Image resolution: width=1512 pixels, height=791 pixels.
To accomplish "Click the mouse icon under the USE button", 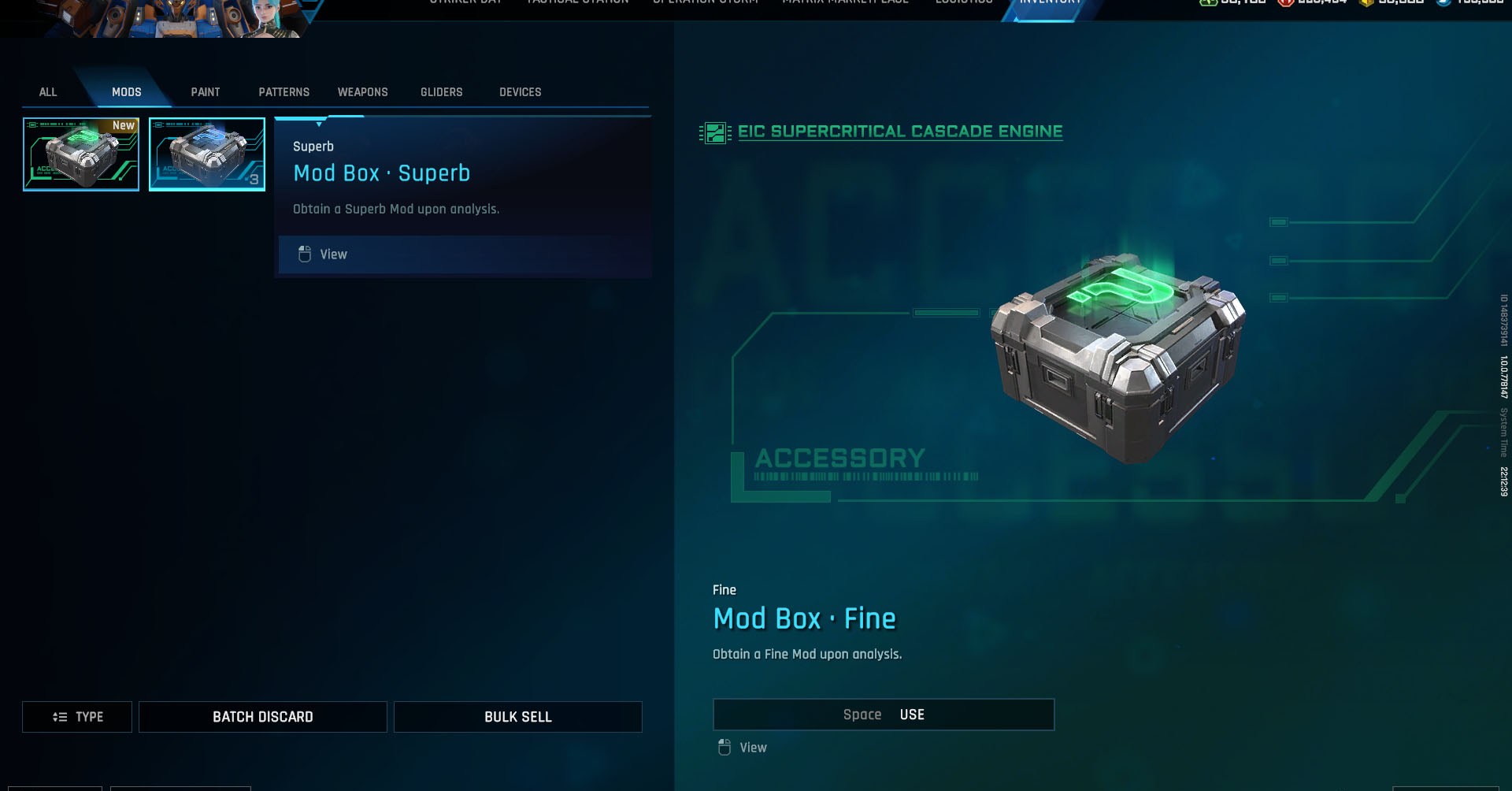I will coord(724,747).
